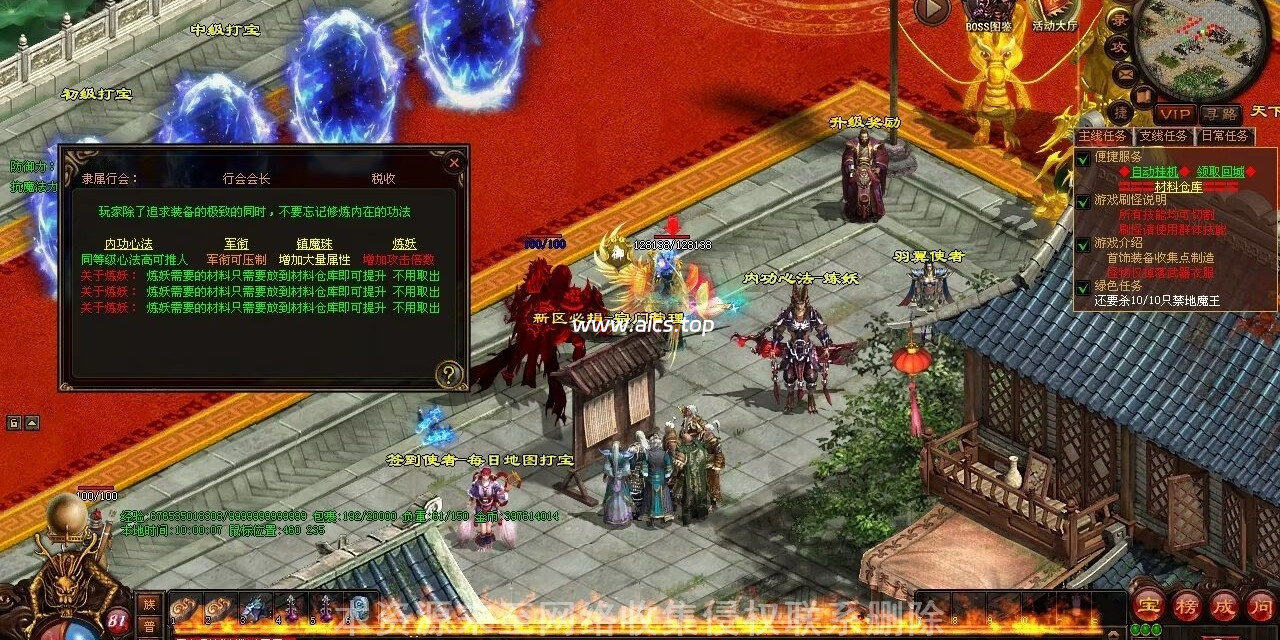Open the 材料仓库 material warehouse link
The image size is (1280, 640).
click(x=1179, y=187)
